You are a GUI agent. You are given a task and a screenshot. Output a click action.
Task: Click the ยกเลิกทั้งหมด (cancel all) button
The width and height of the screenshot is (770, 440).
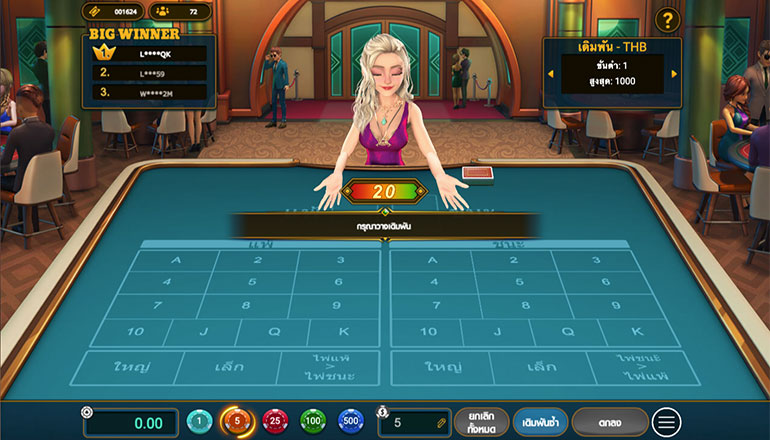point(481,422)
